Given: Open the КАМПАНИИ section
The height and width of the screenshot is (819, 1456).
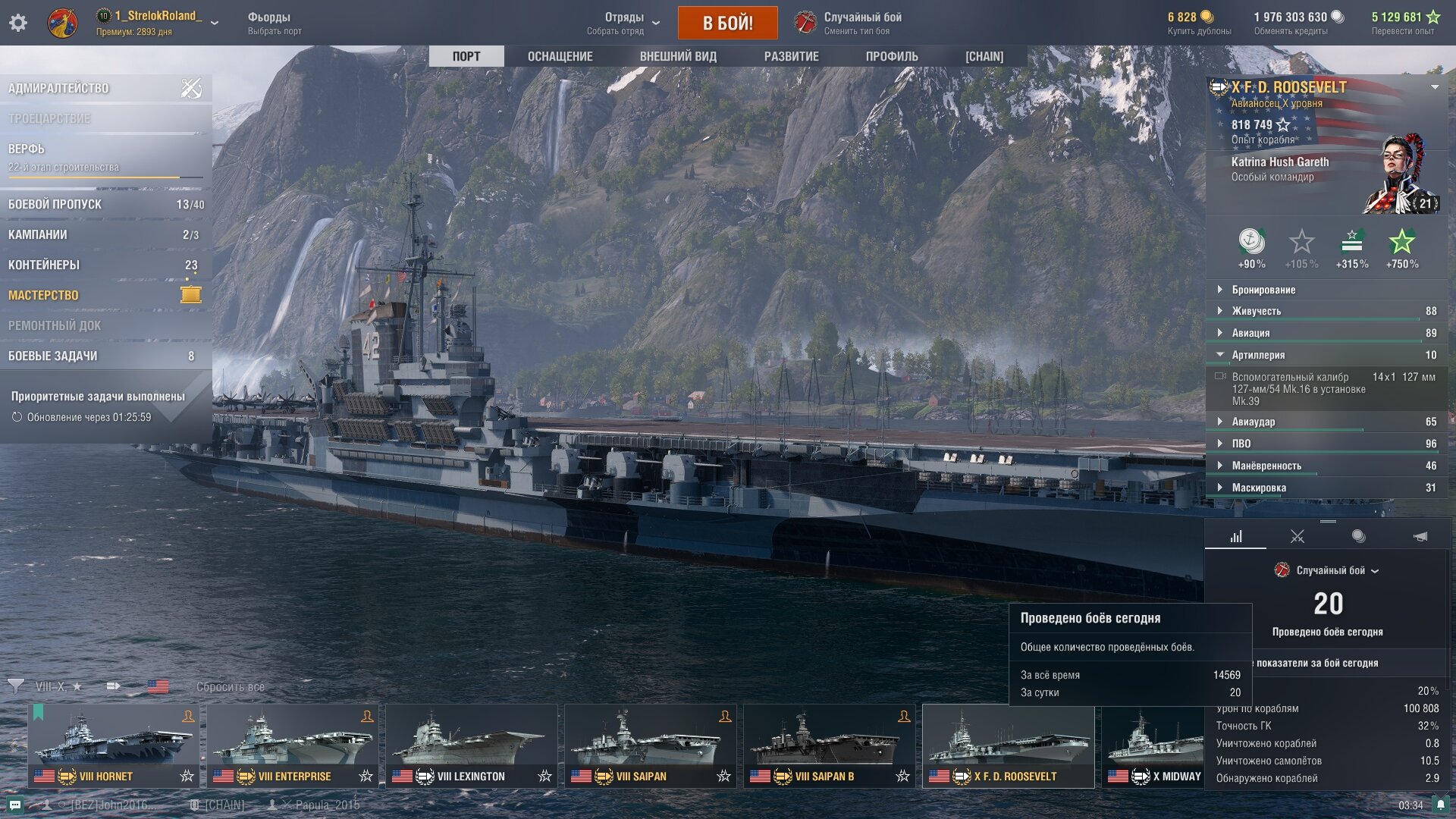Looking at the screenshot, I should (38, 235).
